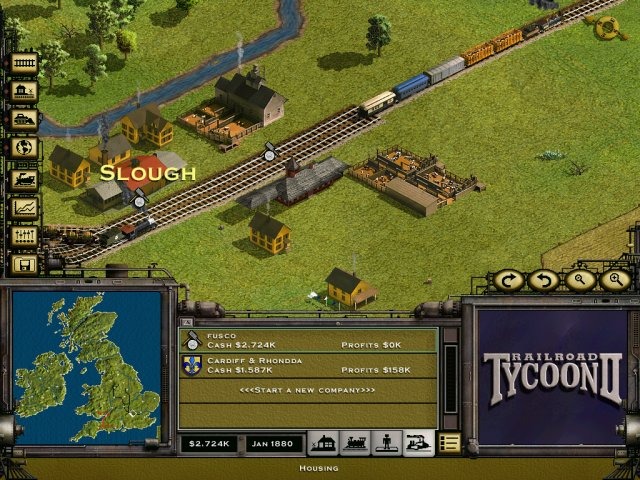Switch to the players list tab

(x=386, y=442)
